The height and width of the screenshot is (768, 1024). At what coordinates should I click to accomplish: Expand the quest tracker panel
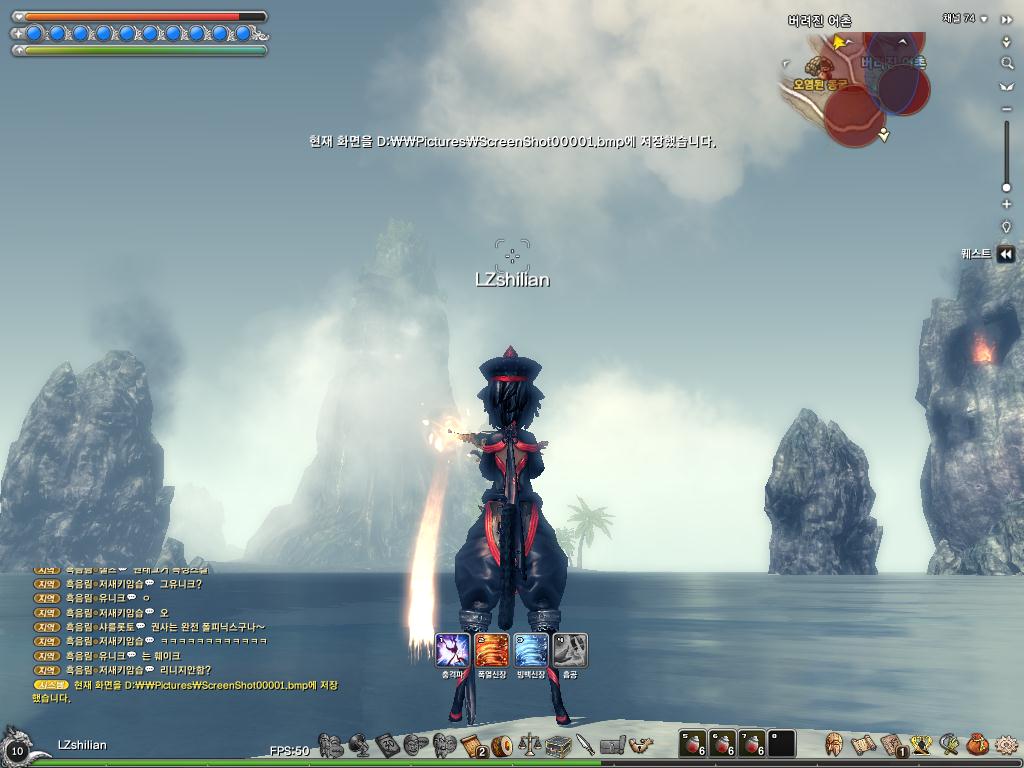tap(1006, 254)
